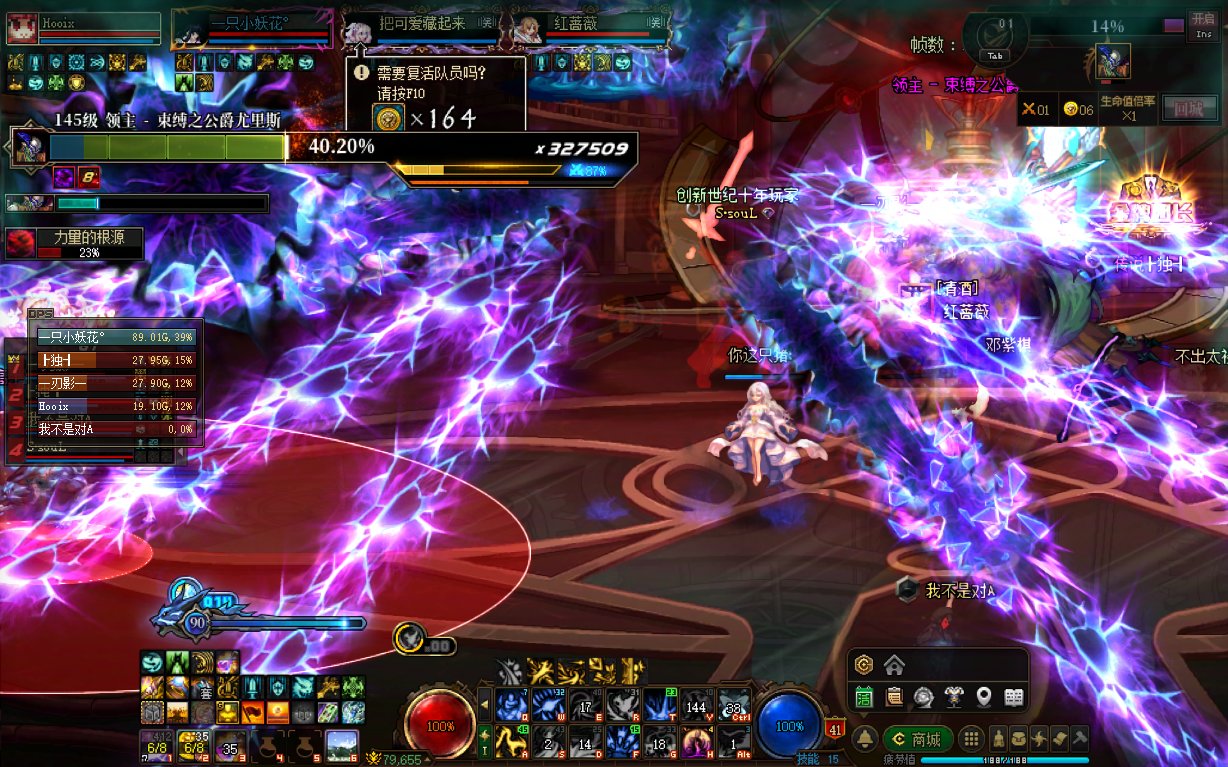This screenshot has width=1228, height=767.
Task: Open the open-book icon in menu panel
Action: pos(1014,697)
